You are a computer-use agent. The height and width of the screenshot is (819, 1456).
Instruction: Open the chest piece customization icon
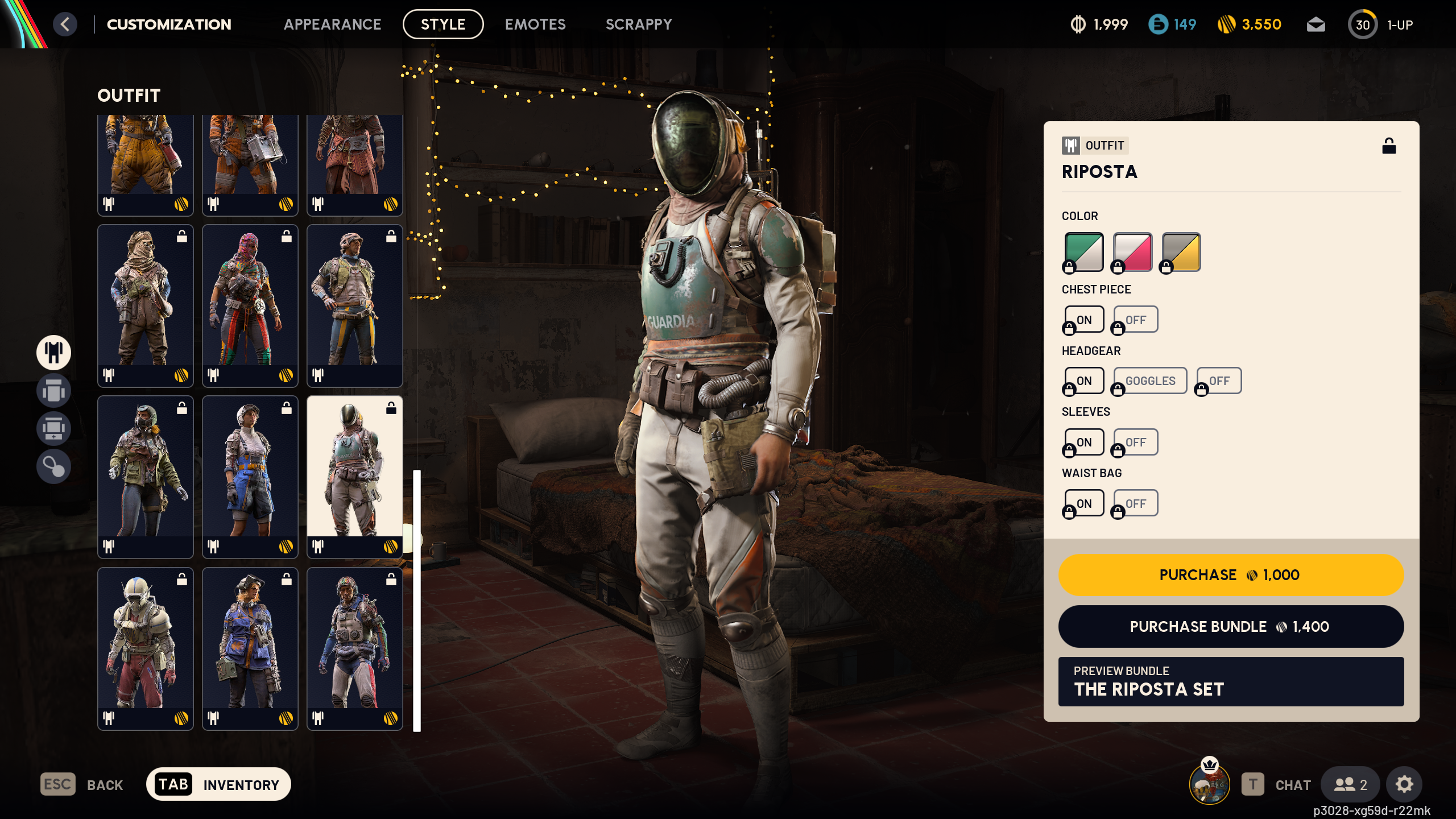[53, 391]
